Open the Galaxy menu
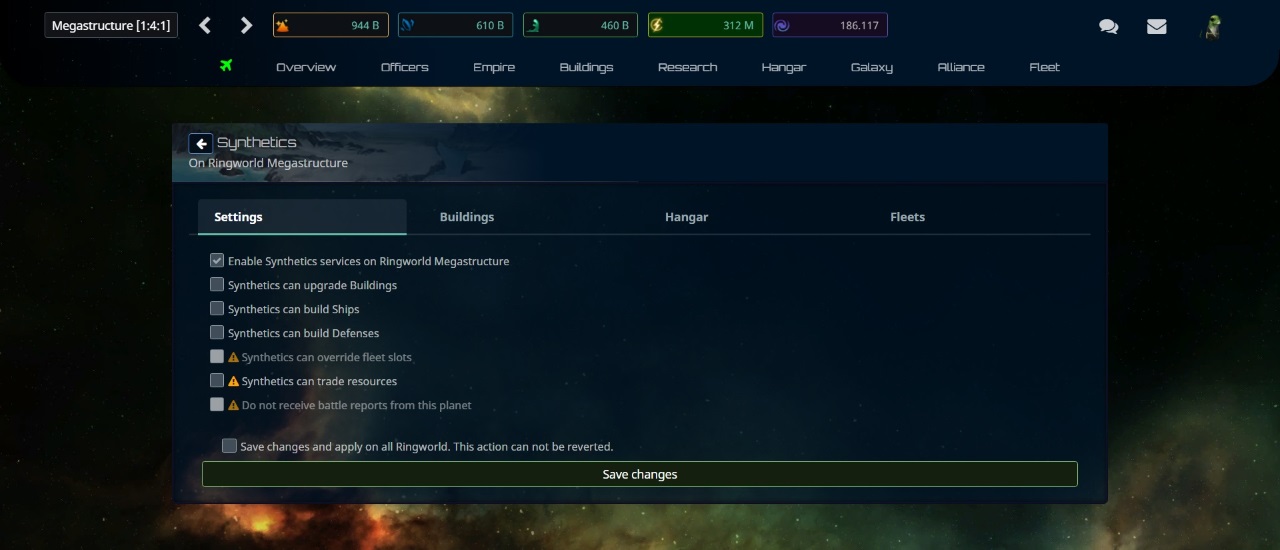1280x550 pixels. pyautogui.click(x=872, y=67)
